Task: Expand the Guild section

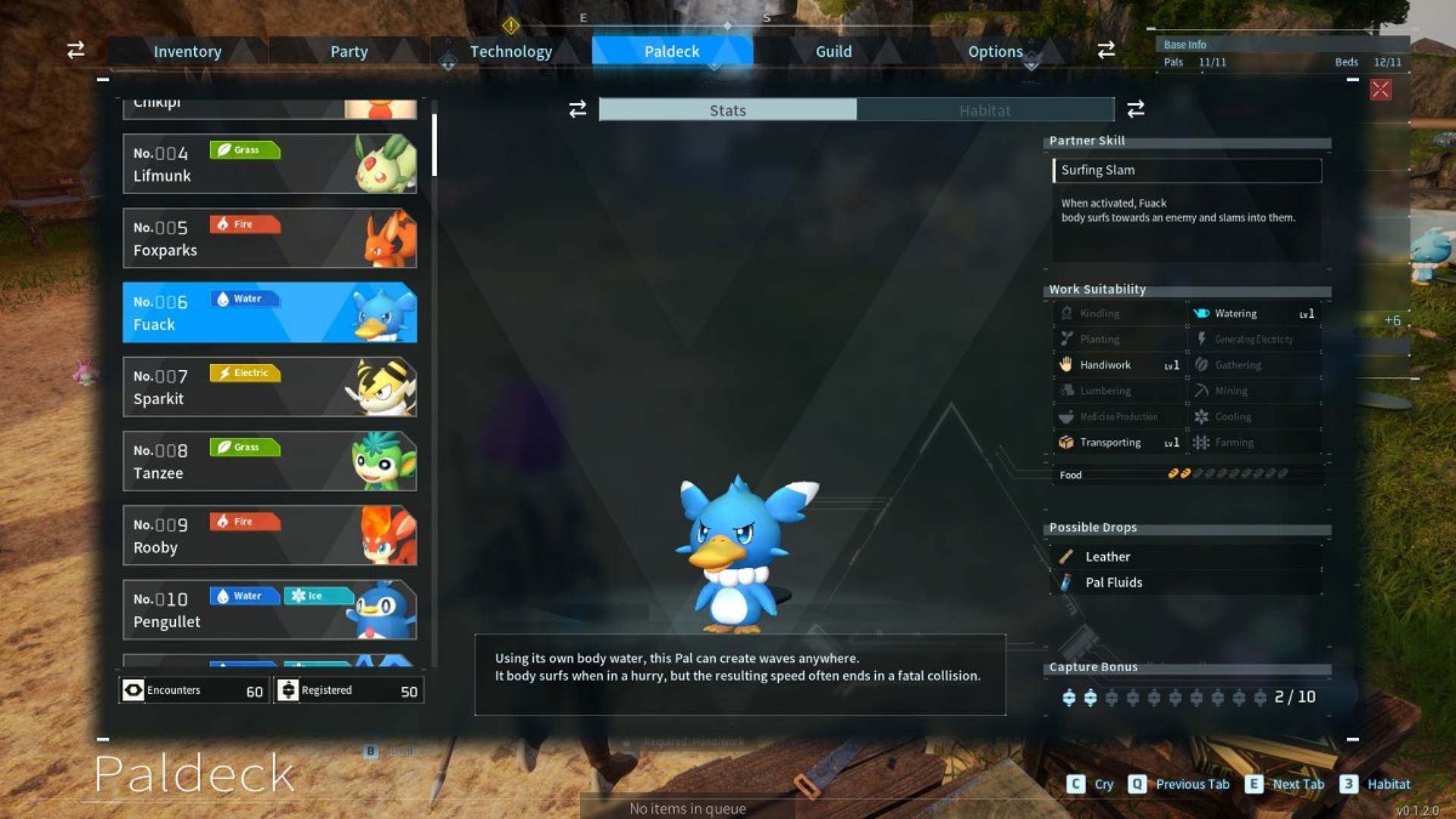Action: [833, 51]
